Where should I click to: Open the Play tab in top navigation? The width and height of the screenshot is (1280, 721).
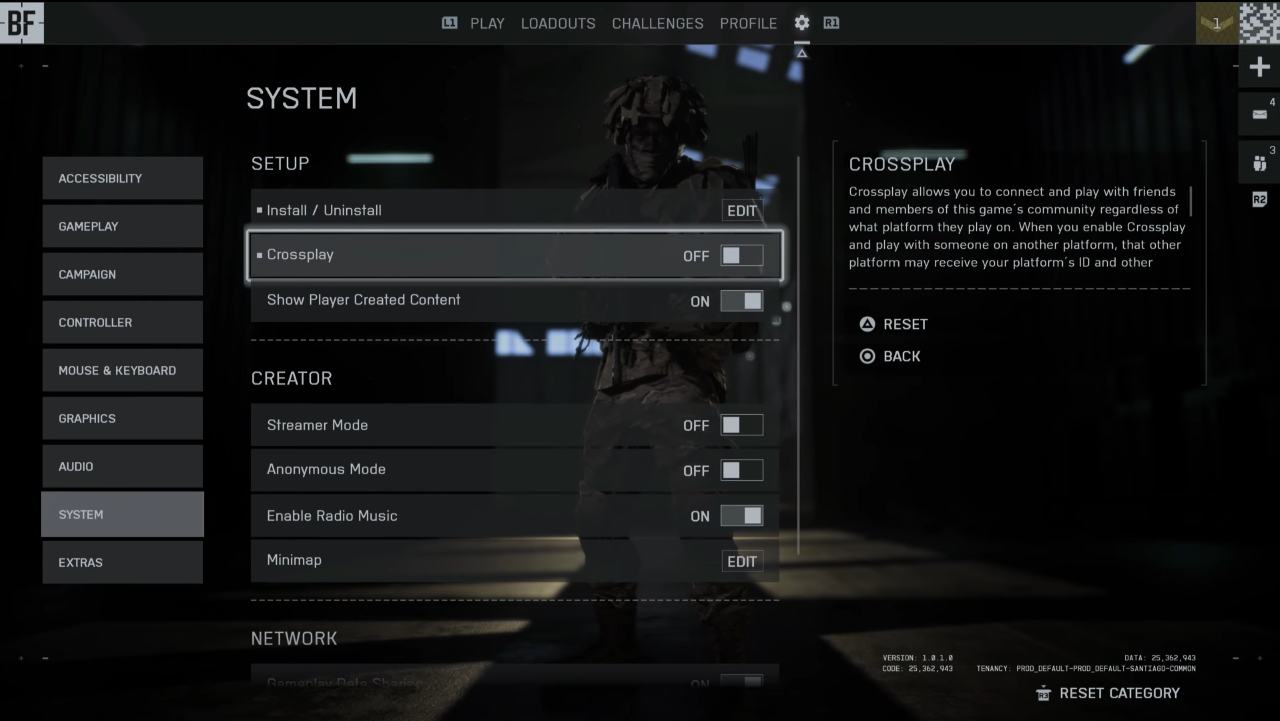click(487, 23)
